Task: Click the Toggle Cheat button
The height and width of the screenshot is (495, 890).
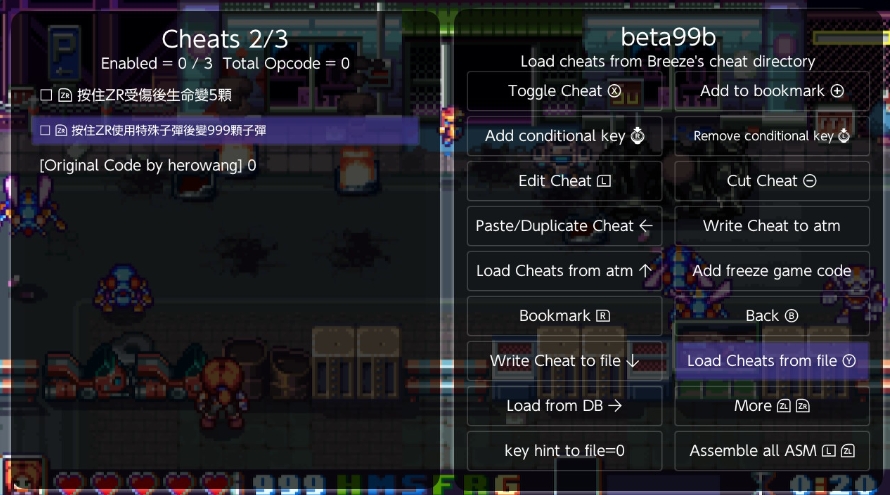Action: tap(564, 91)
